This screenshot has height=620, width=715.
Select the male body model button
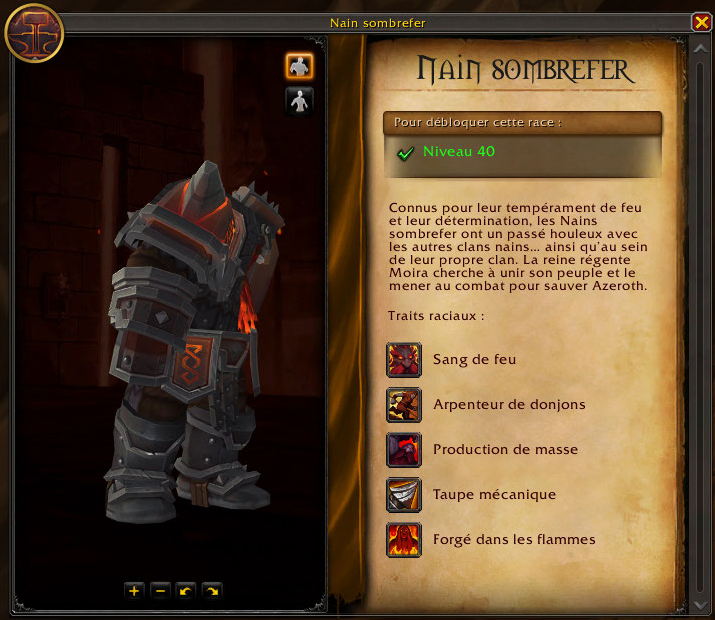299,66
